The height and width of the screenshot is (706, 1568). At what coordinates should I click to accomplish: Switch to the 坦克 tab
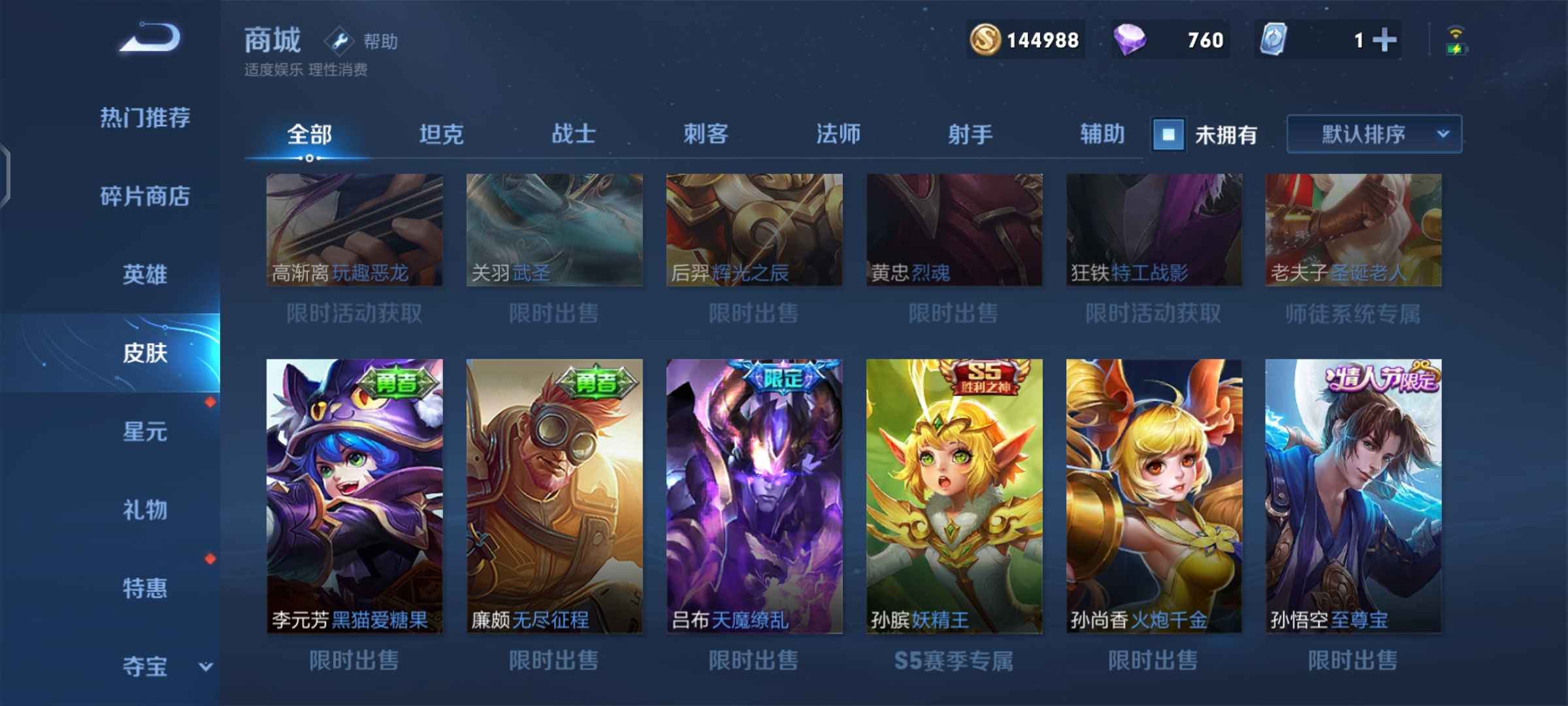[442, 135]
